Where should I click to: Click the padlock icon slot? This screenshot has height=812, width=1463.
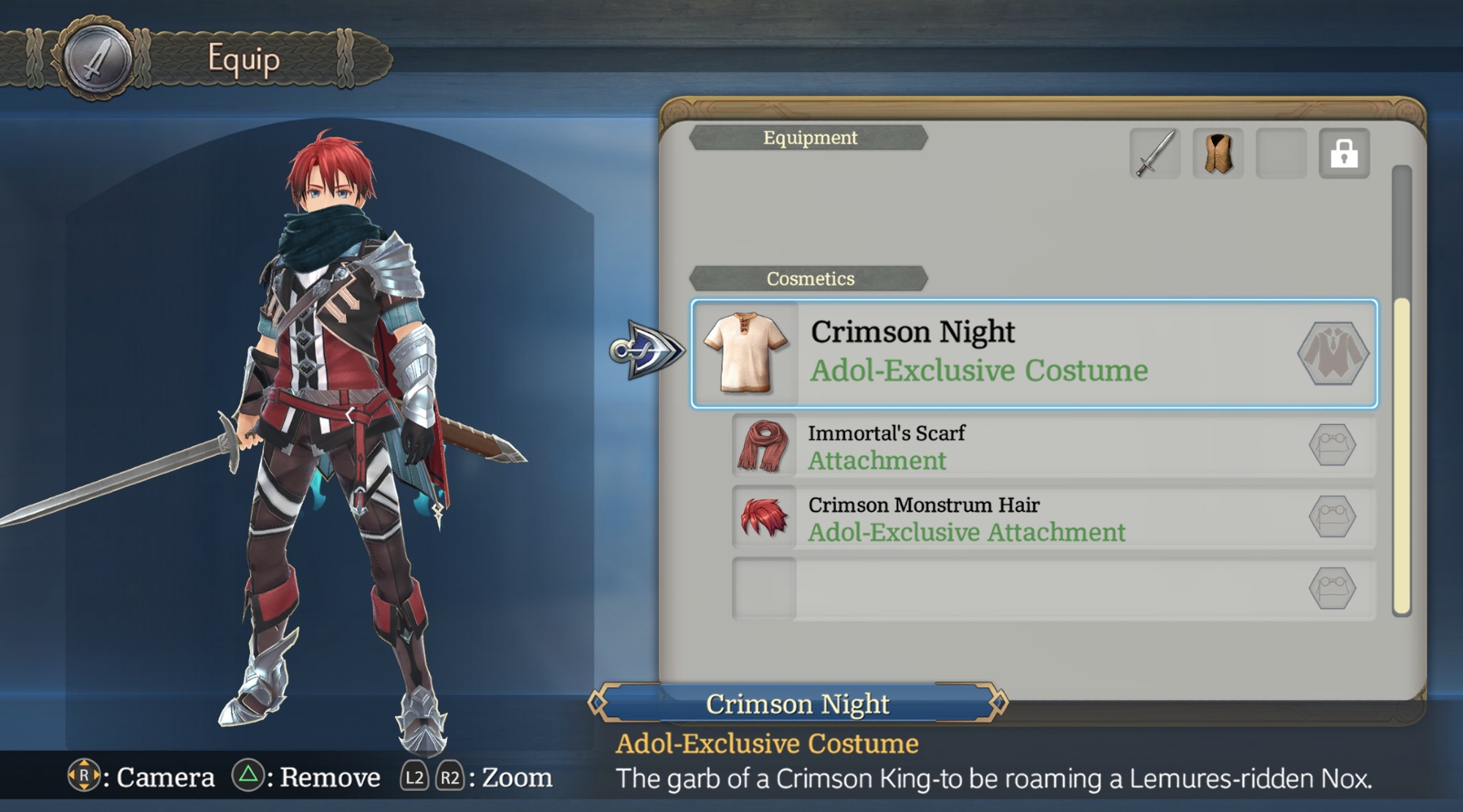tap(1344, 154)
